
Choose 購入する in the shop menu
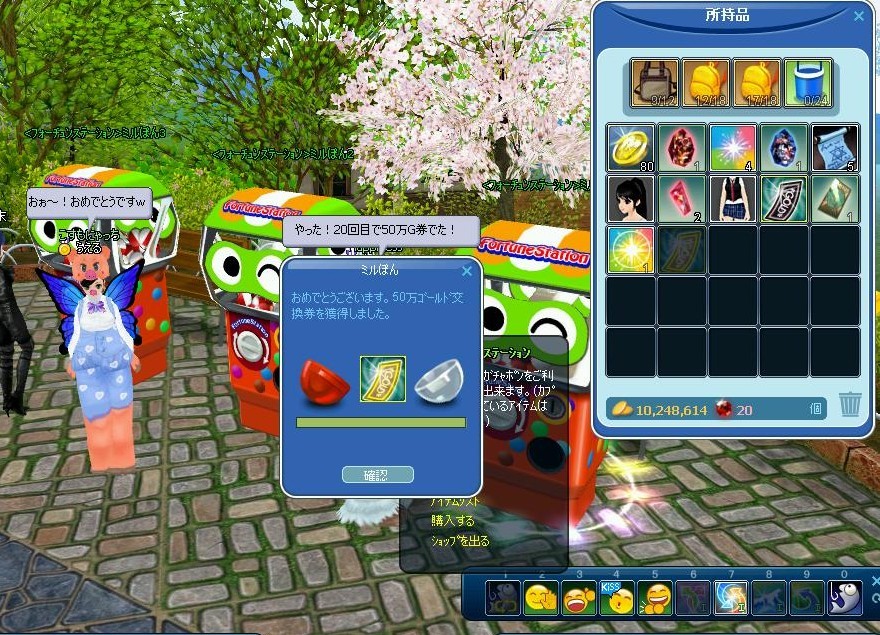pyautogui.click(x=452, y=521)
